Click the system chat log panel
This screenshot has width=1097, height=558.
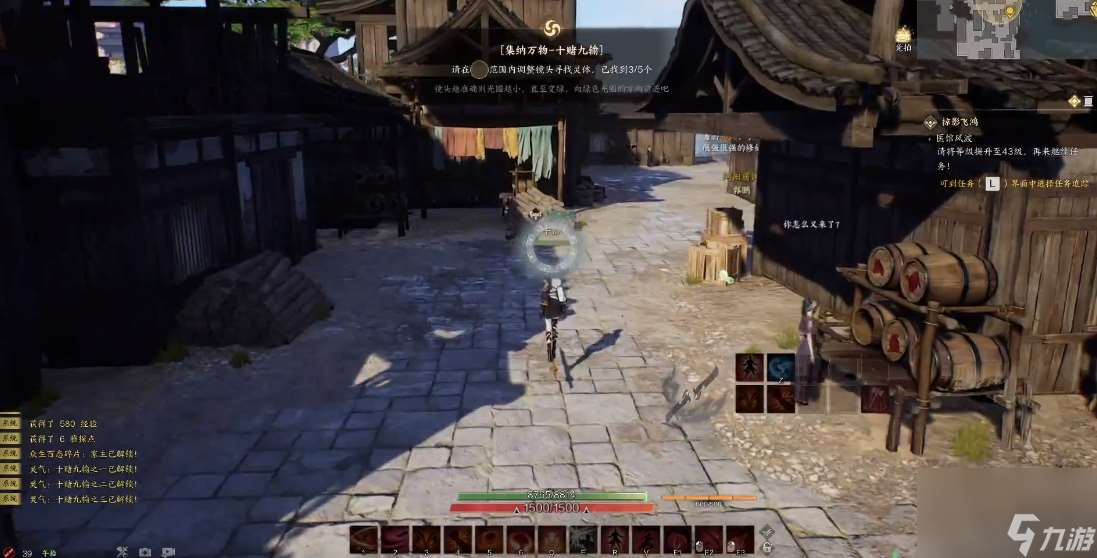coord(70,460)
